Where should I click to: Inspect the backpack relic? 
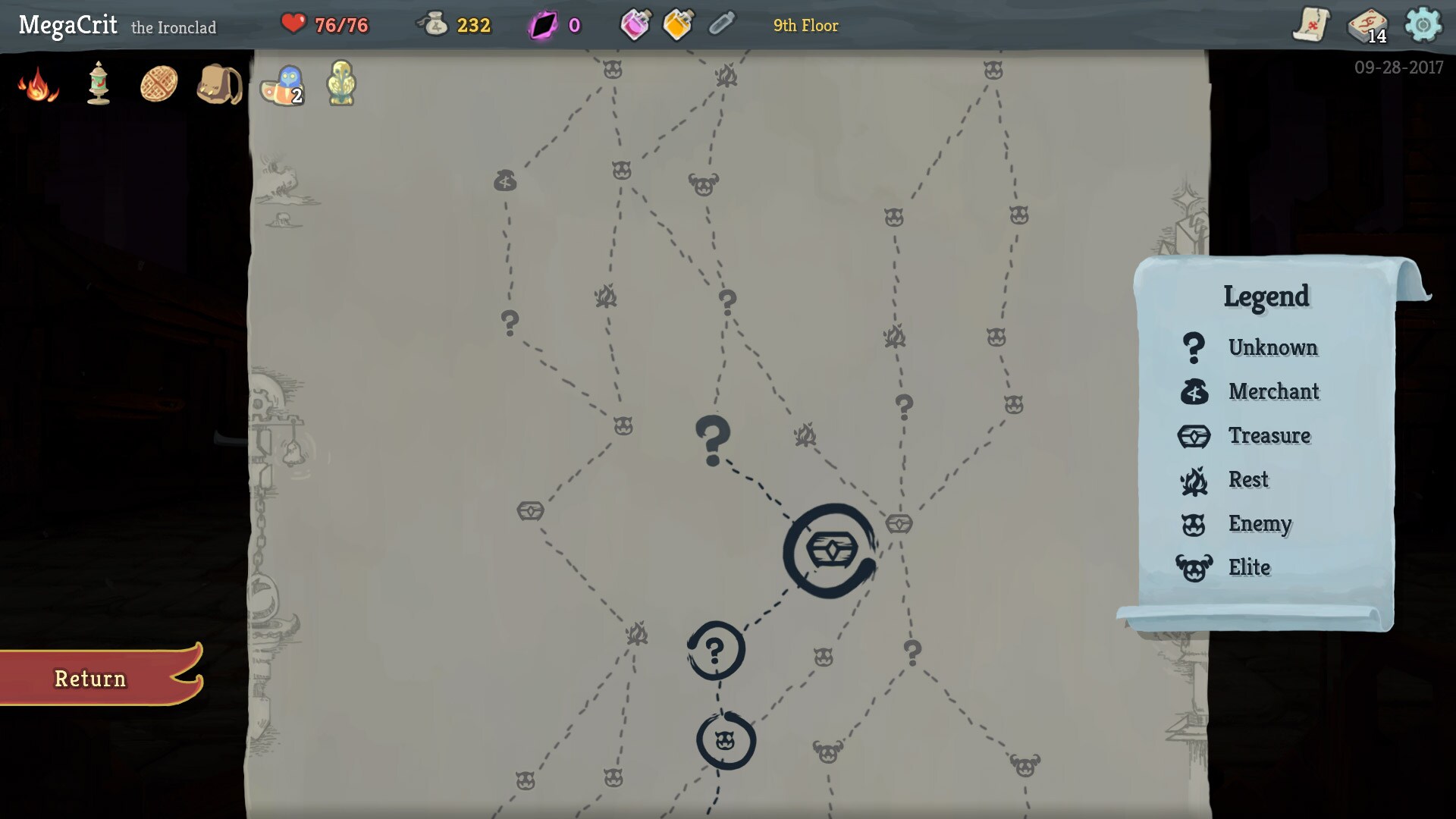(x=219, y=83)
